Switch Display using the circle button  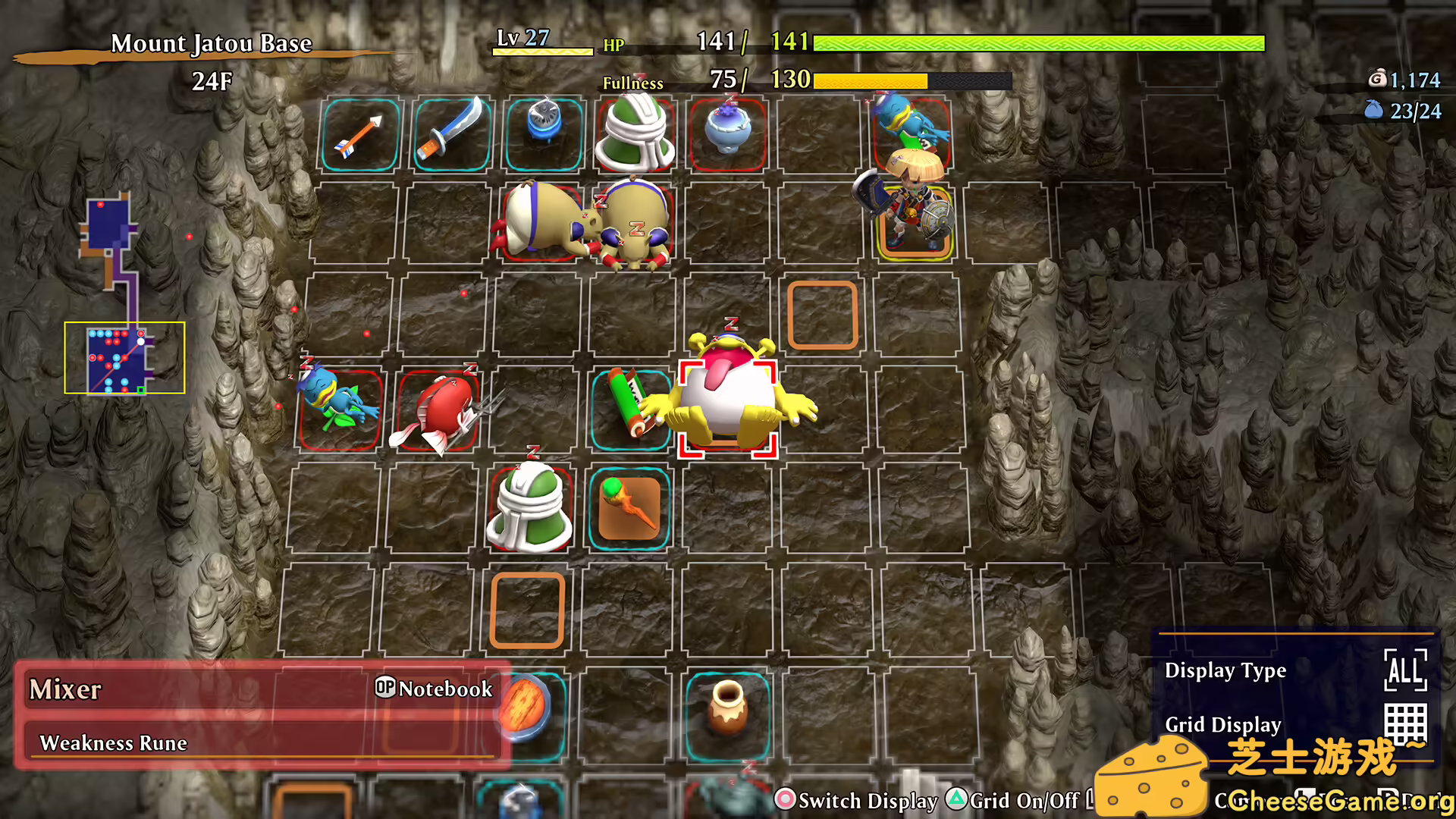tap(785, 800)
